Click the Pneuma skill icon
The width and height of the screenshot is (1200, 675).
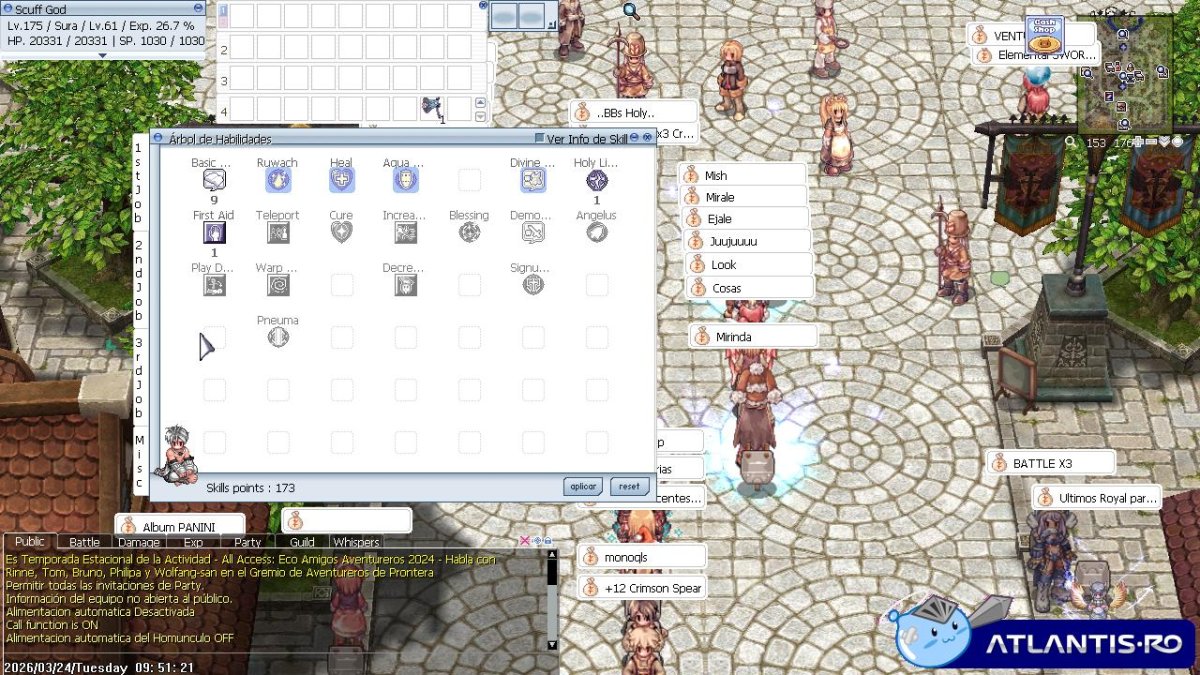coord(278,338)
